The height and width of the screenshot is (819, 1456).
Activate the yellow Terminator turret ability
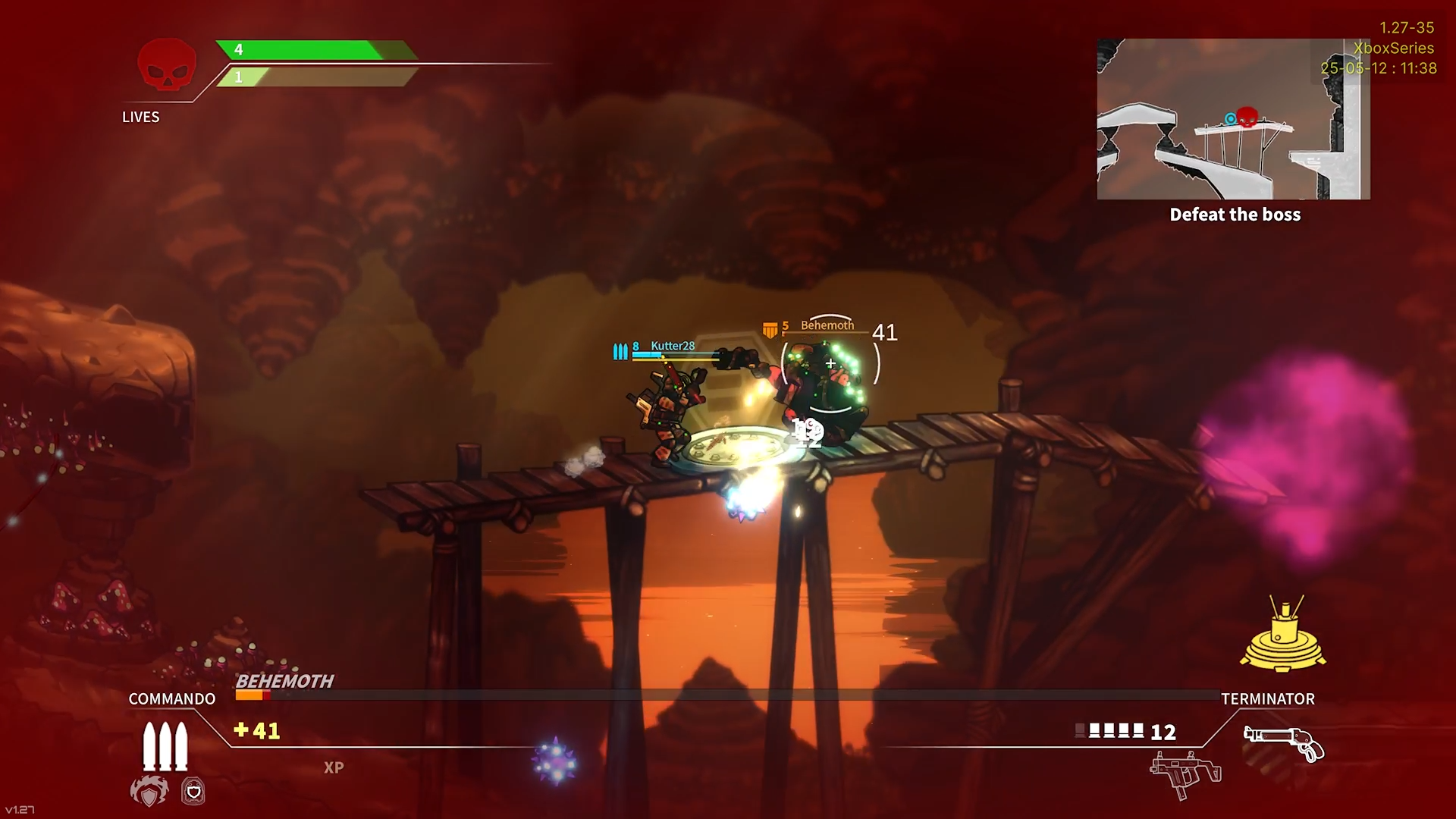point(1283,635)
